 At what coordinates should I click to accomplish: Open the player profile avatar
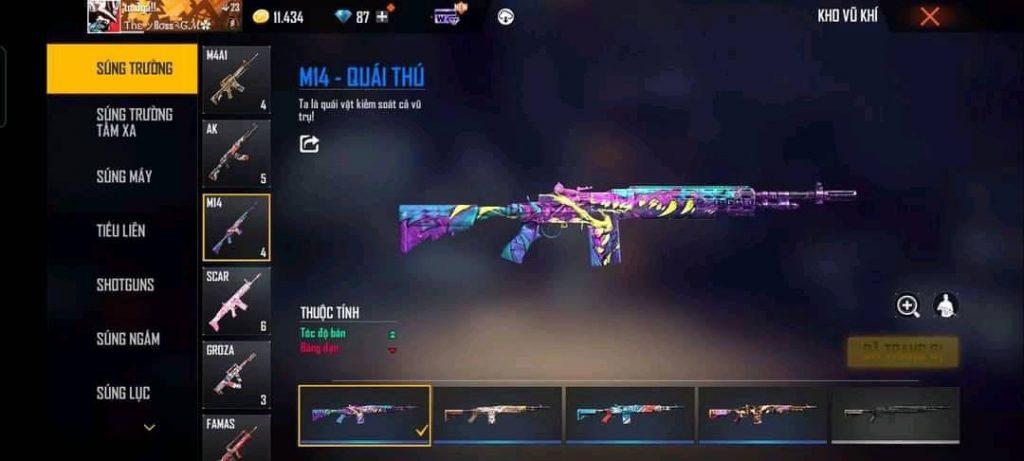tap(103, 16)
